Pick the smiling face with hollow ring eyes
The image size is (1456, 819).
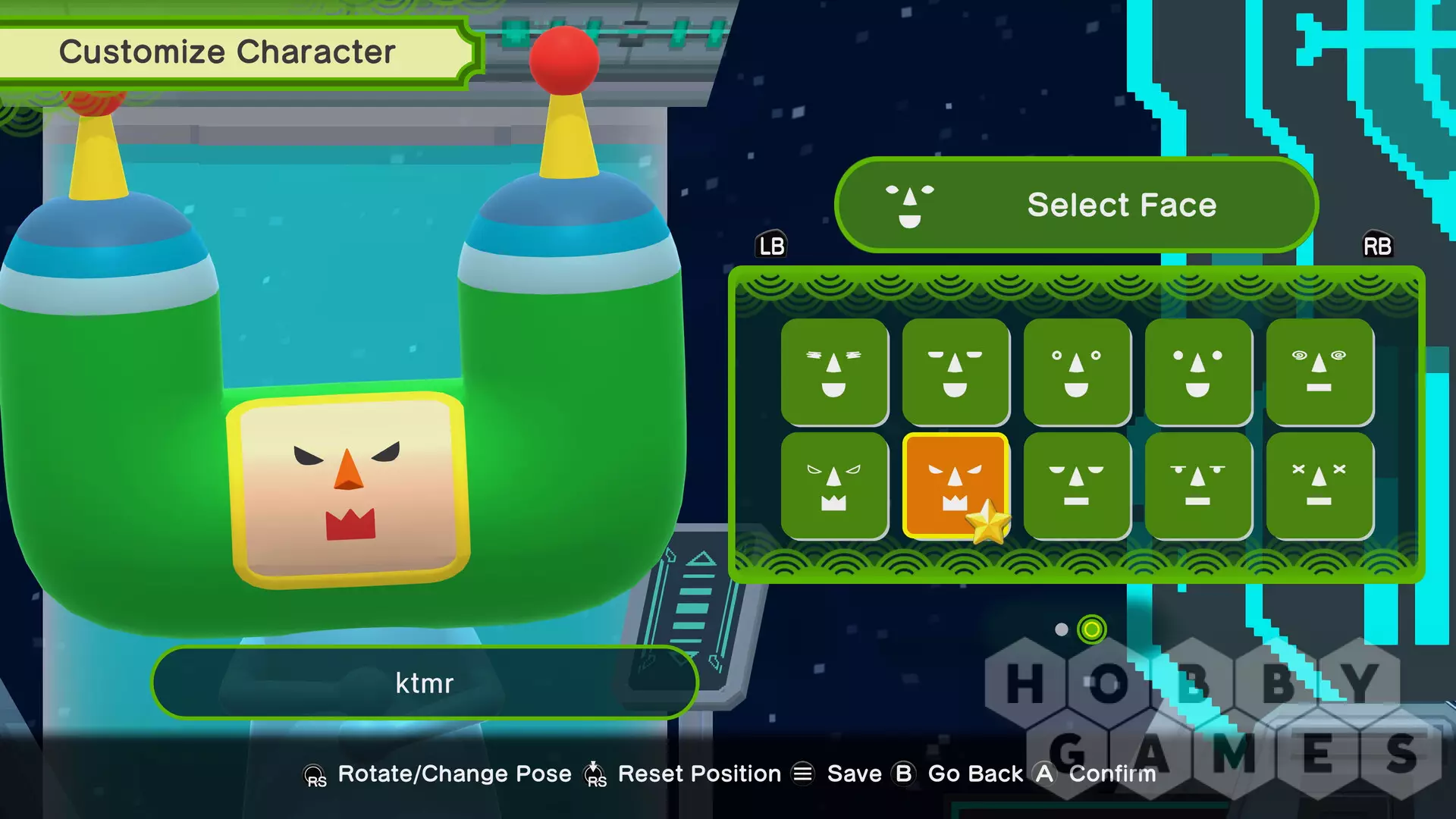(x=1077, y=372)
